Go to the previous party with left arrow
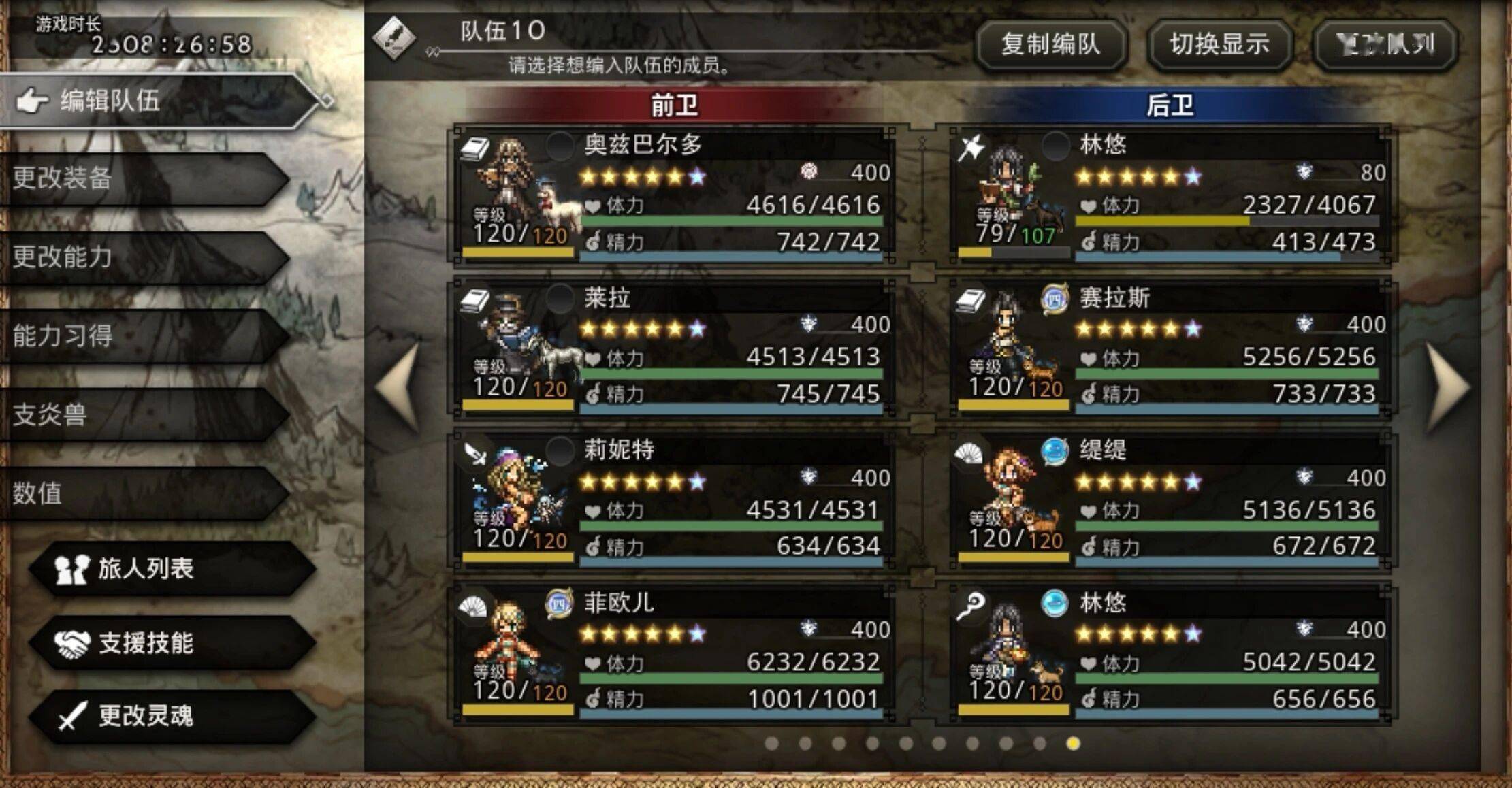Screen dimensions: 1512x788 (400, 387)
